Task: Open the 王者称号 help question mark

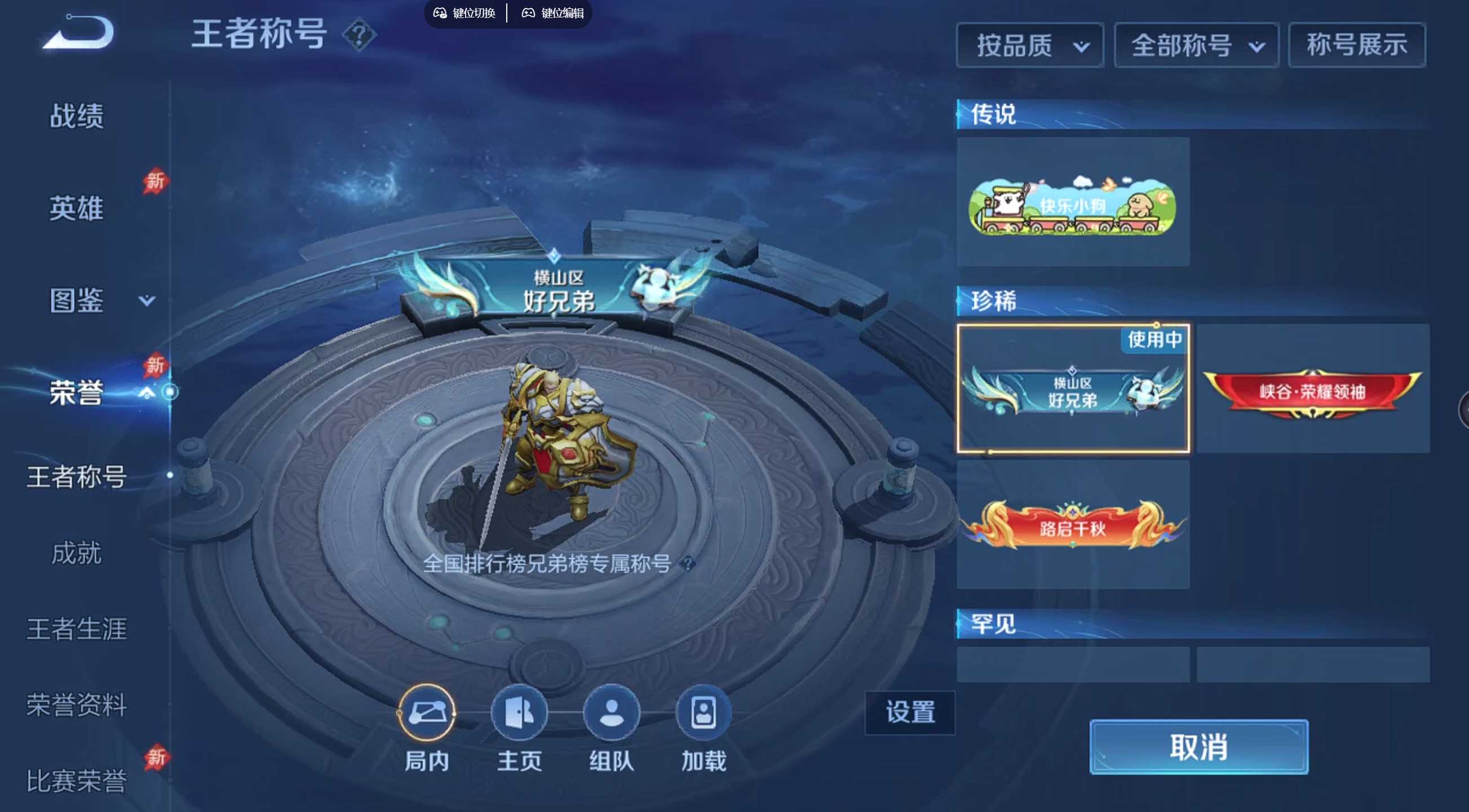Action: point(359,36)
